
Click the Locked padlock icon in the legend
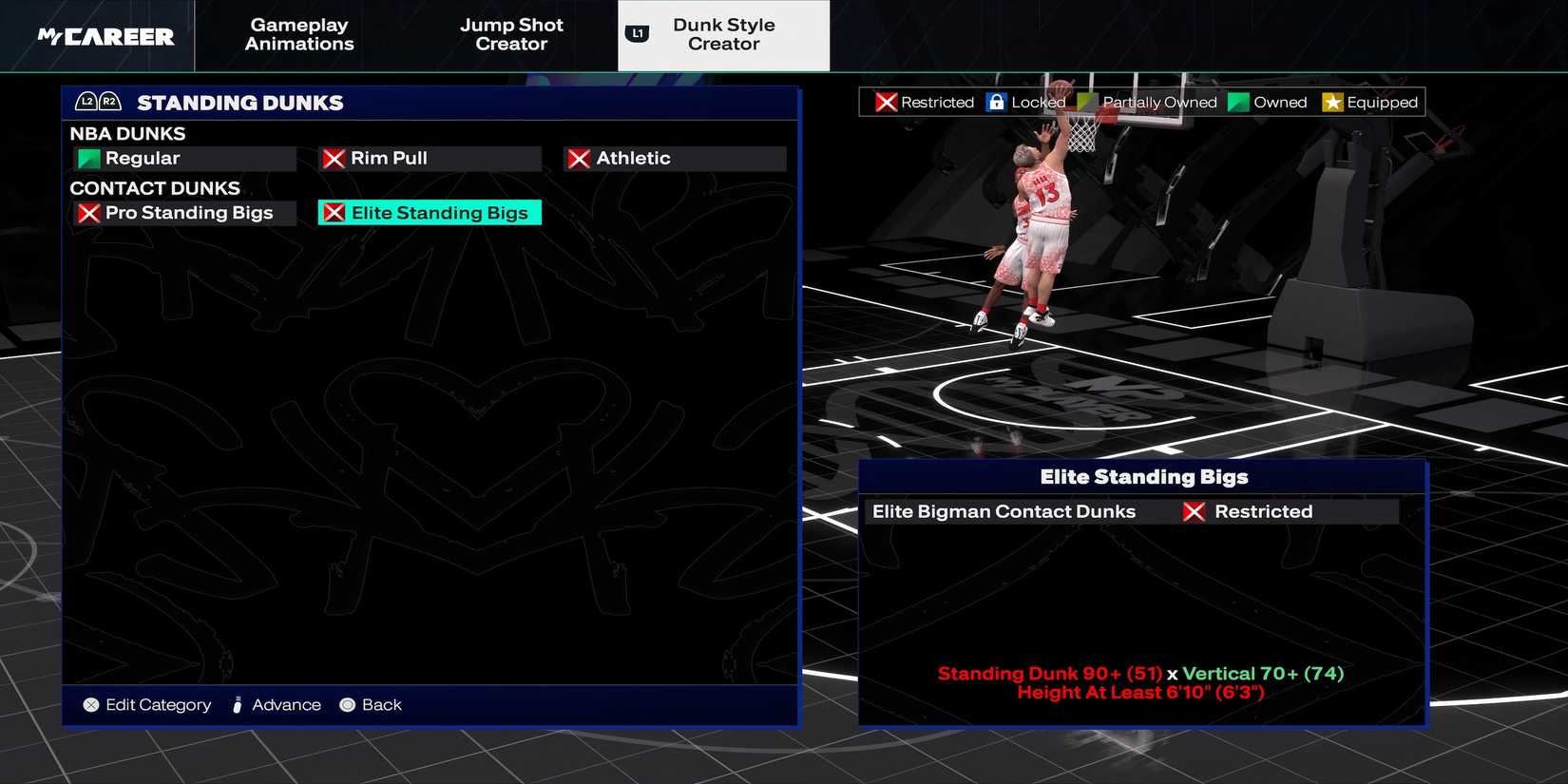[x=996, y=102]
